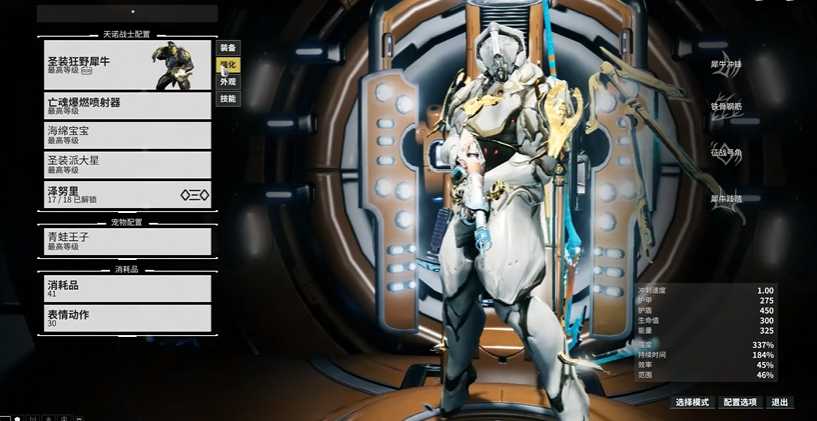Viewport: 817px width, 421px height.
Task: Open the 消耗品 consumables row
Action: pyautogui.click(x=127, y=289)
